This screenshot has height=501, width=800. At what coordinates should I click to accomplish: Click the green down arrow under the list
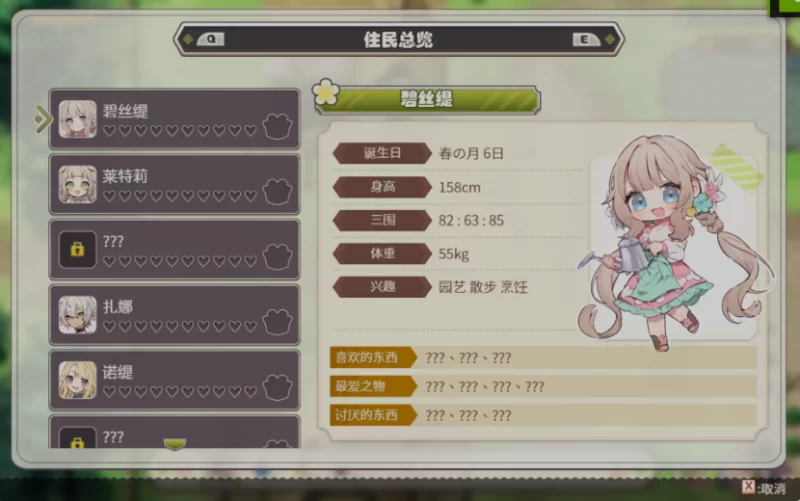pyautogui.click(x=175, y=444)
